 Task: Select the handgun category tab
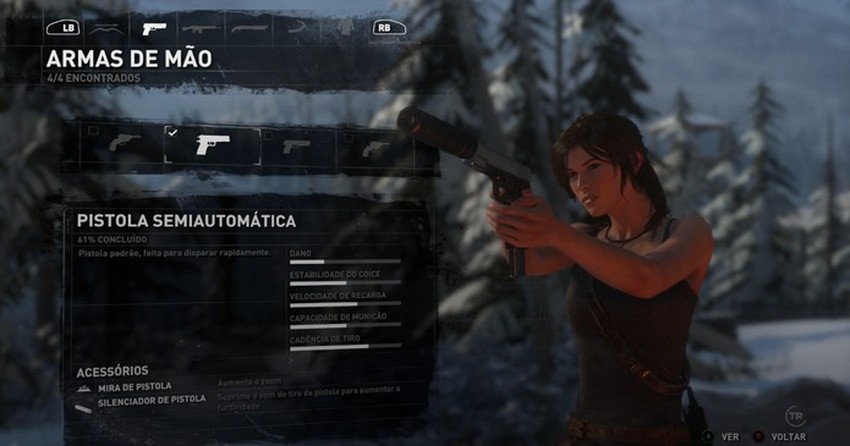pos(153,28)
